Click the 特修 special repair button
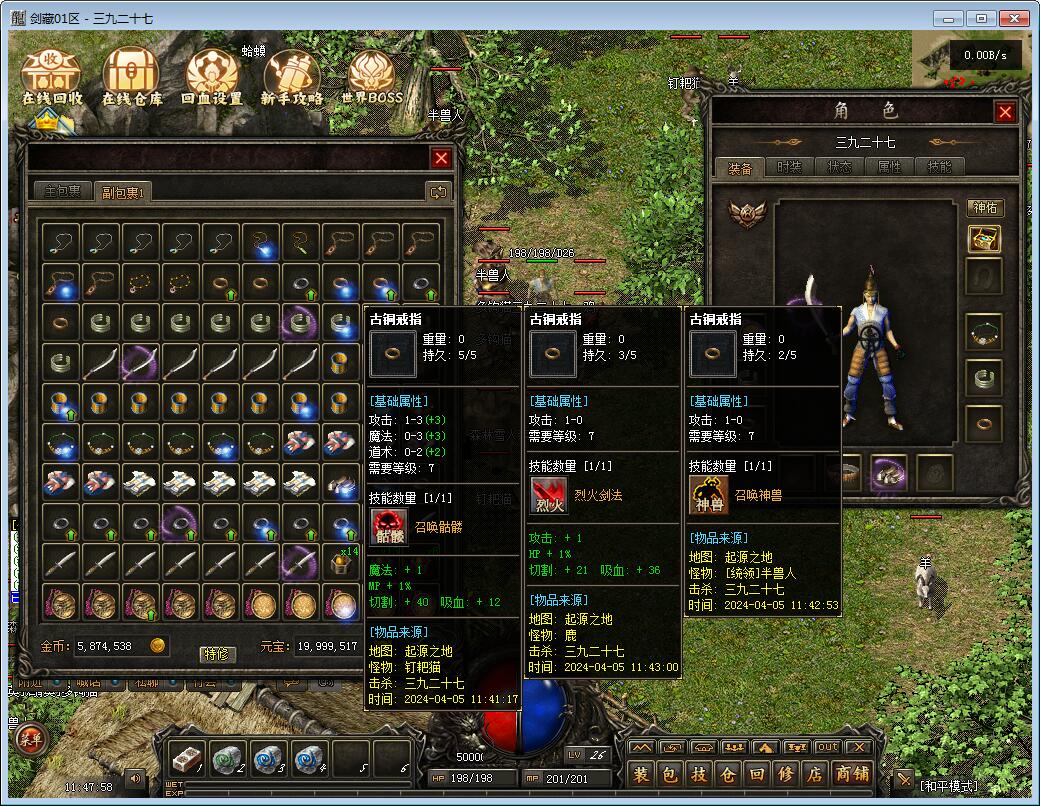This screenshot has width=1040, height=806. point(217,654)
